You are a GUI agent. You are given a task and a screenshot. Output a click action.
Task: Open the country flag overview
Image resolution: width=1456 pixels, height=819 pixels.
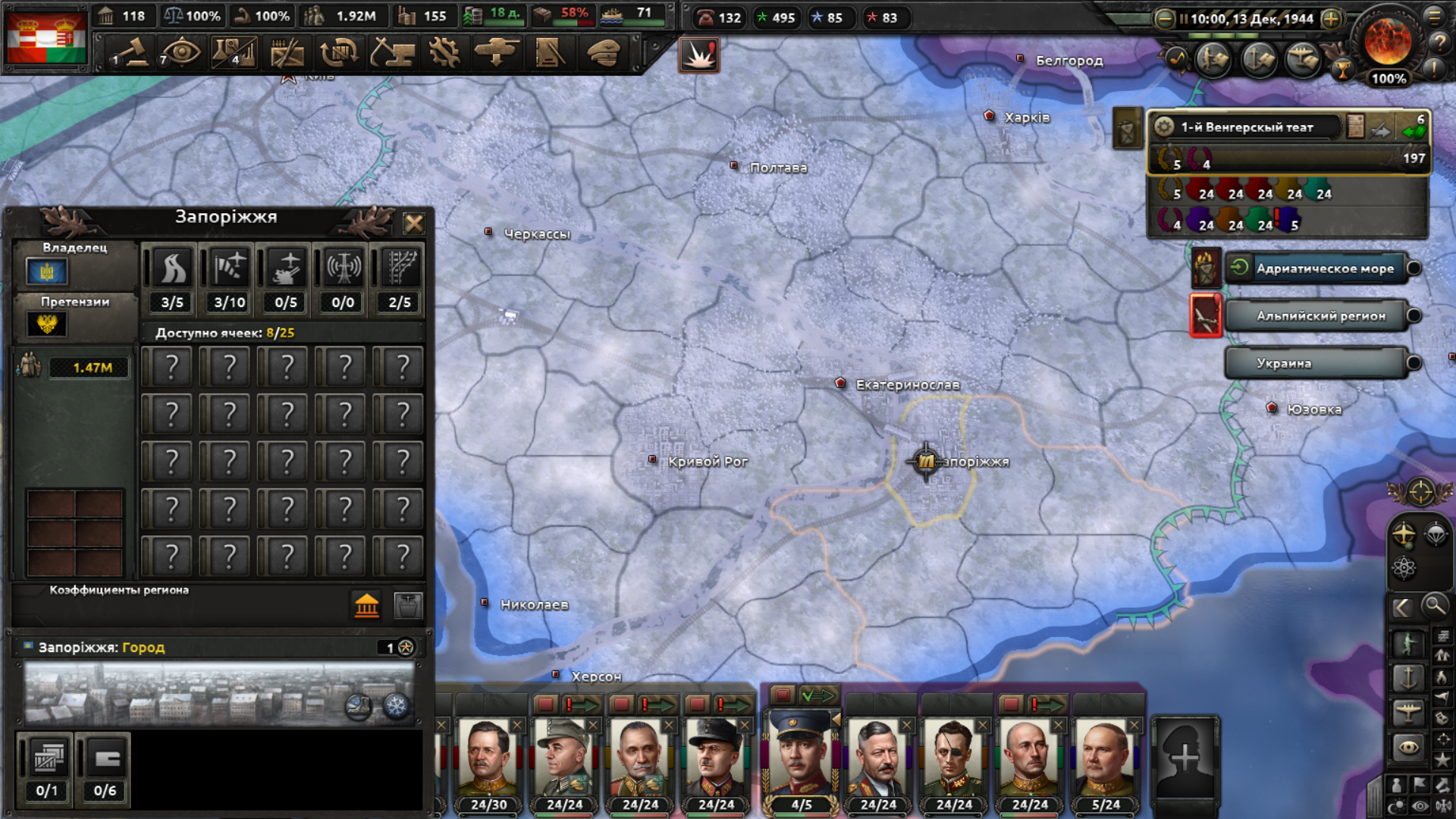45,38
